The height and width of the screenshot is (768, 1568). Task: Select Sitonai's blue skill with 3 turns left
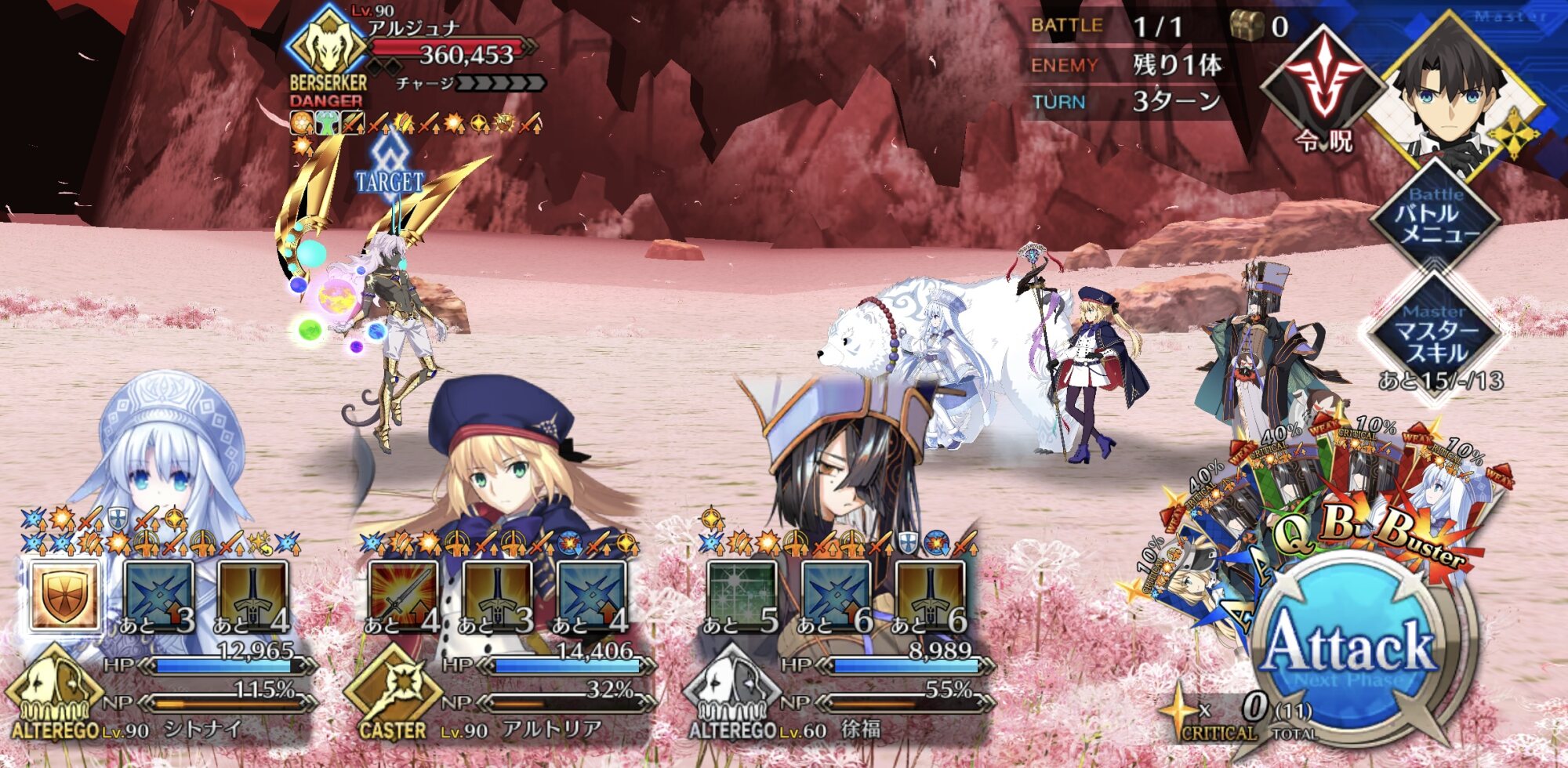click(x=159, y=594)
